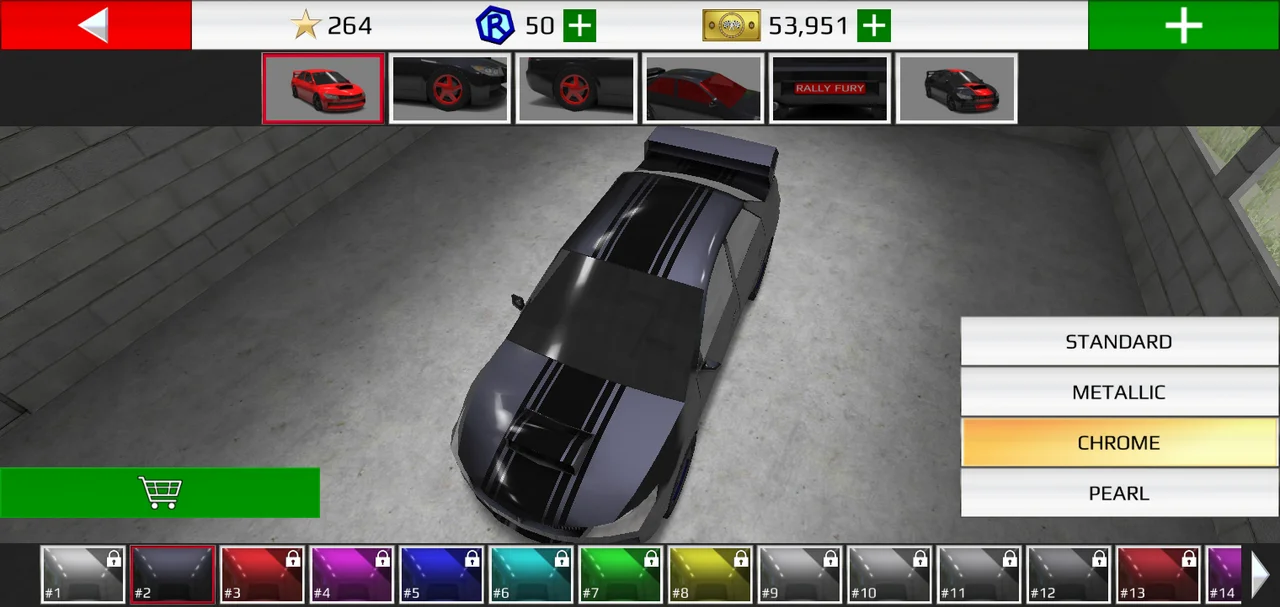Screen dimensions: 1280x607
Task: Show more colors with the right arrow
Action: pos(1261,575)
